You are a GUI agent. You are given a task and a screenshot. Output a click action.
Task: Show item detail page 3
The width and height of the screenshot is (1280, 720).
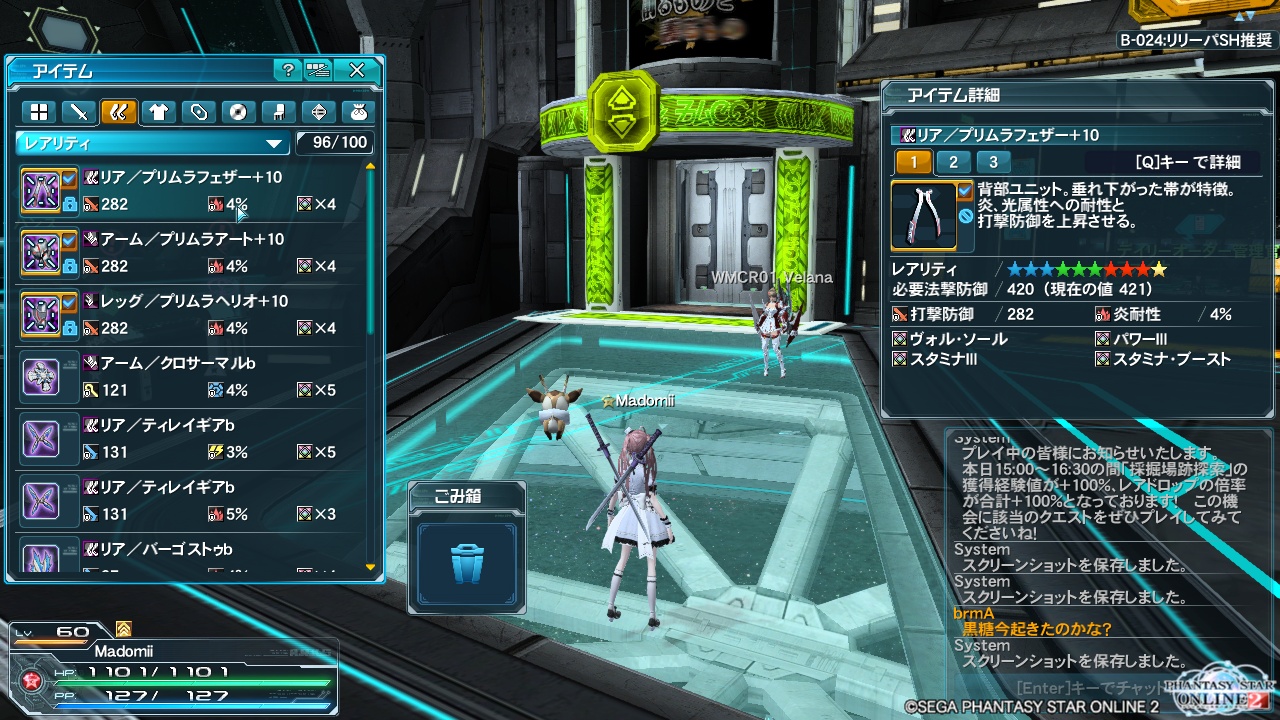[992, 162]
